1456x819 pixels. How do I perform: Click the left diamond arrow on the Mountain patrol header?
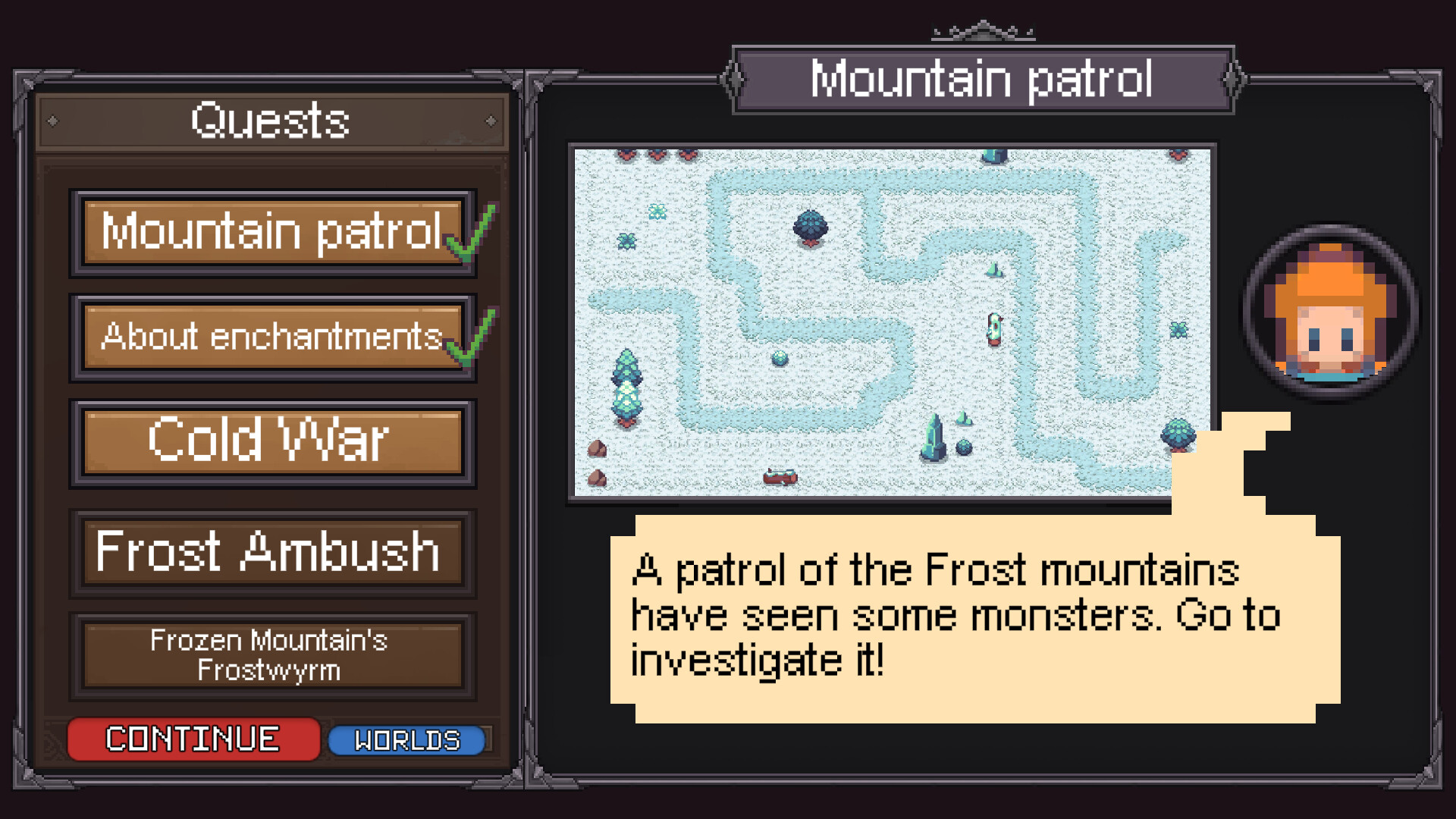(x=732, y=78)
